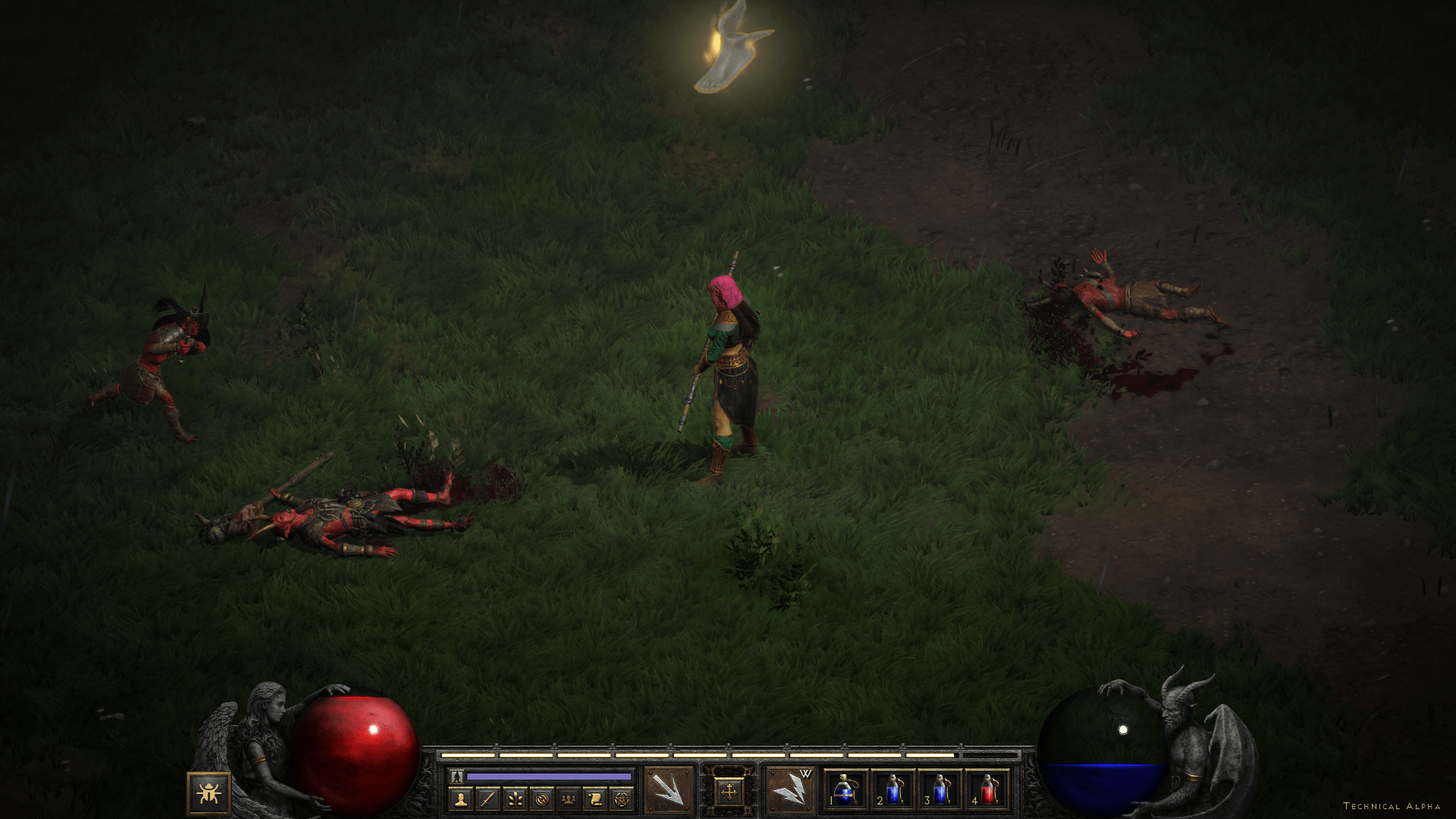Use the round mana potion in slot 1
Image resolution: width=1456 pixels, height=819 pixels.
pos(845,790)
